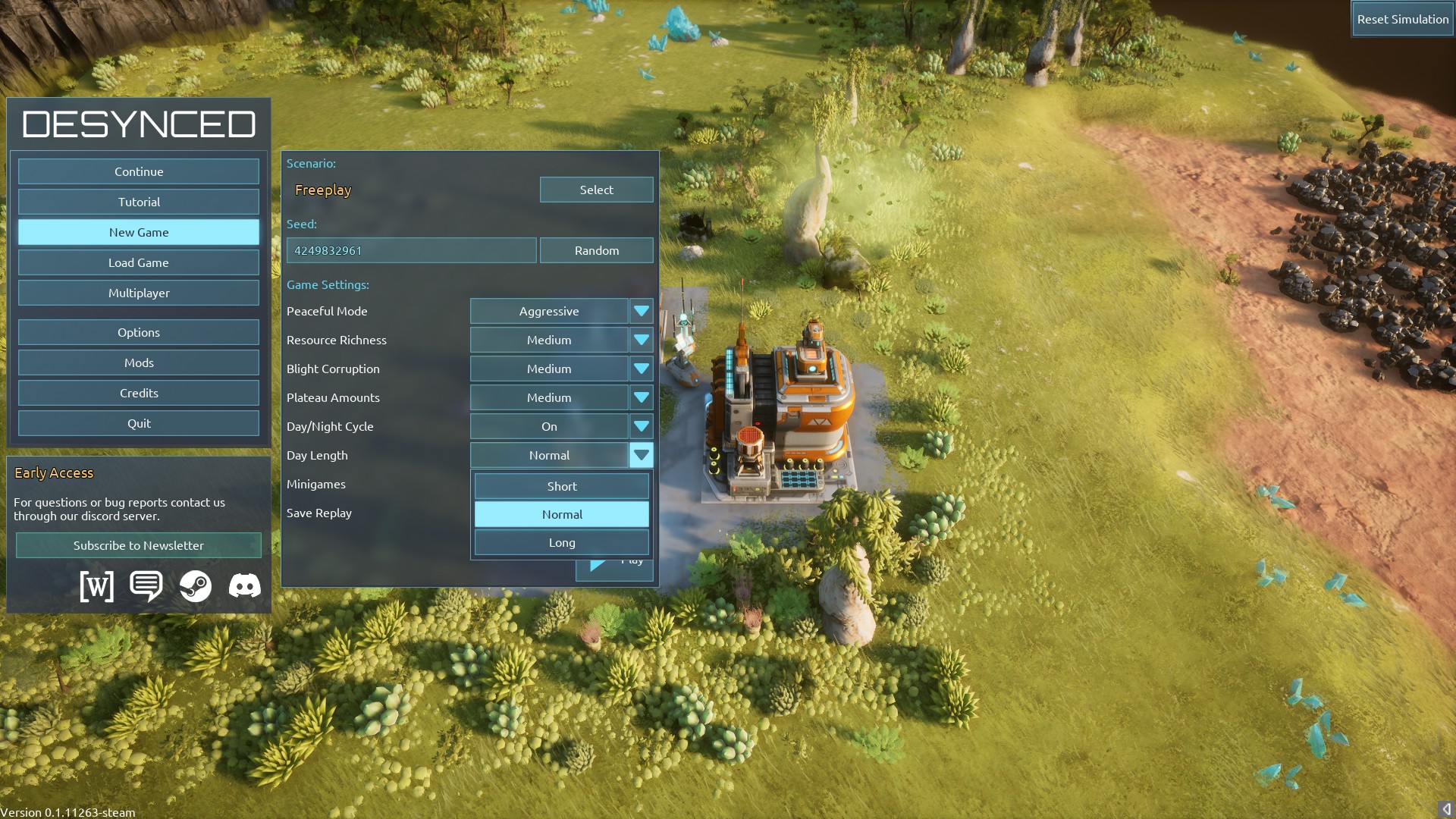Generate a Random seed
The width and height of the screenshot is (1456, 819).
(596, 250)
